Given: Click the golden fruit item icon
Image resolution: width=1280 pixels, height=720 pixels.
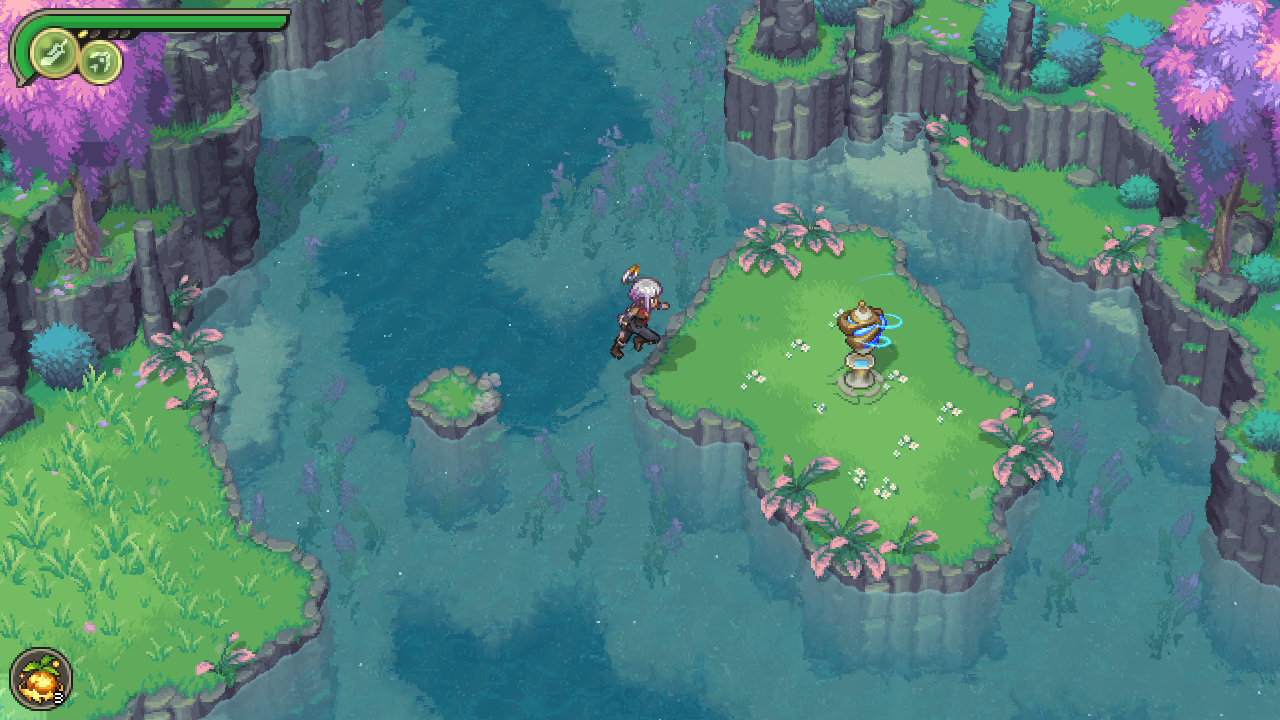Looking at the screenshot, I should [41, 679].
